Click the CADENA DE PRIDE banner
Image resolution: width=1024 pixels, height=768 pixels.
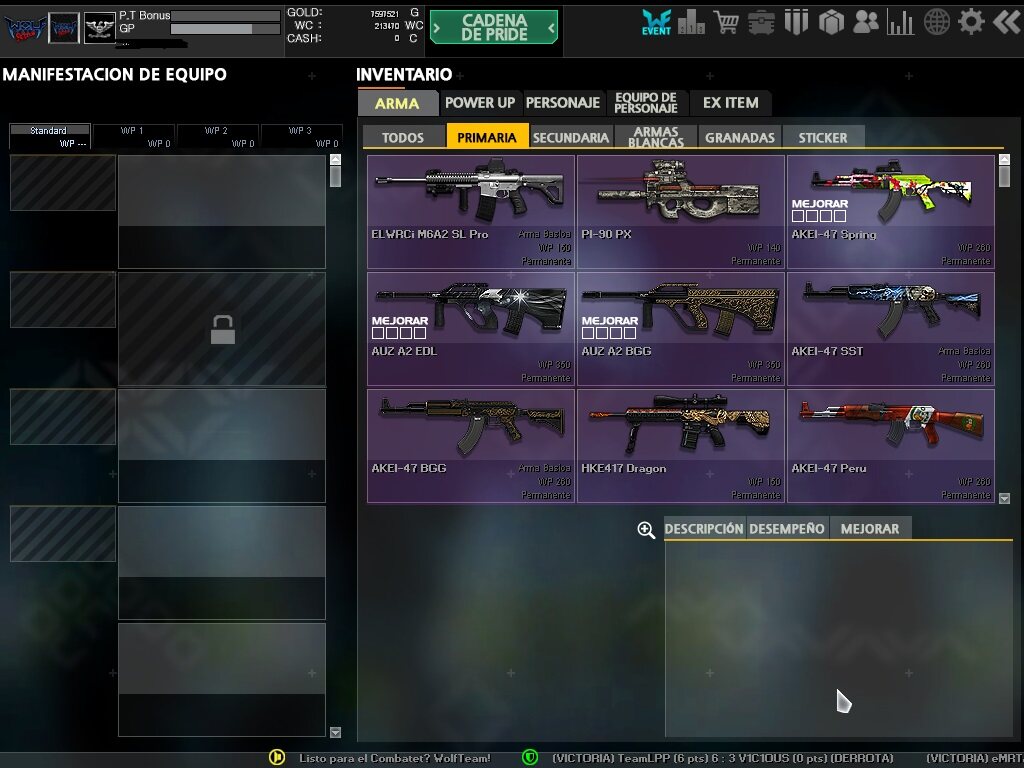coord(494,27)
